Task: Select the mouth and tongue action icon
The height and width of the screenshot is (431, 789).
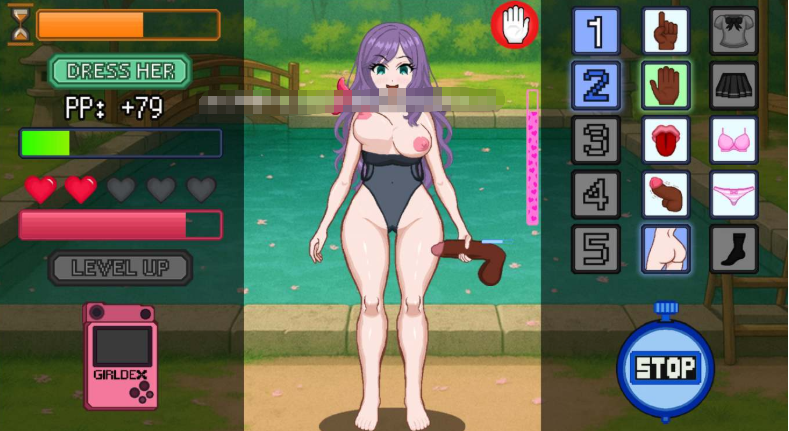Action: click(665, 139)
